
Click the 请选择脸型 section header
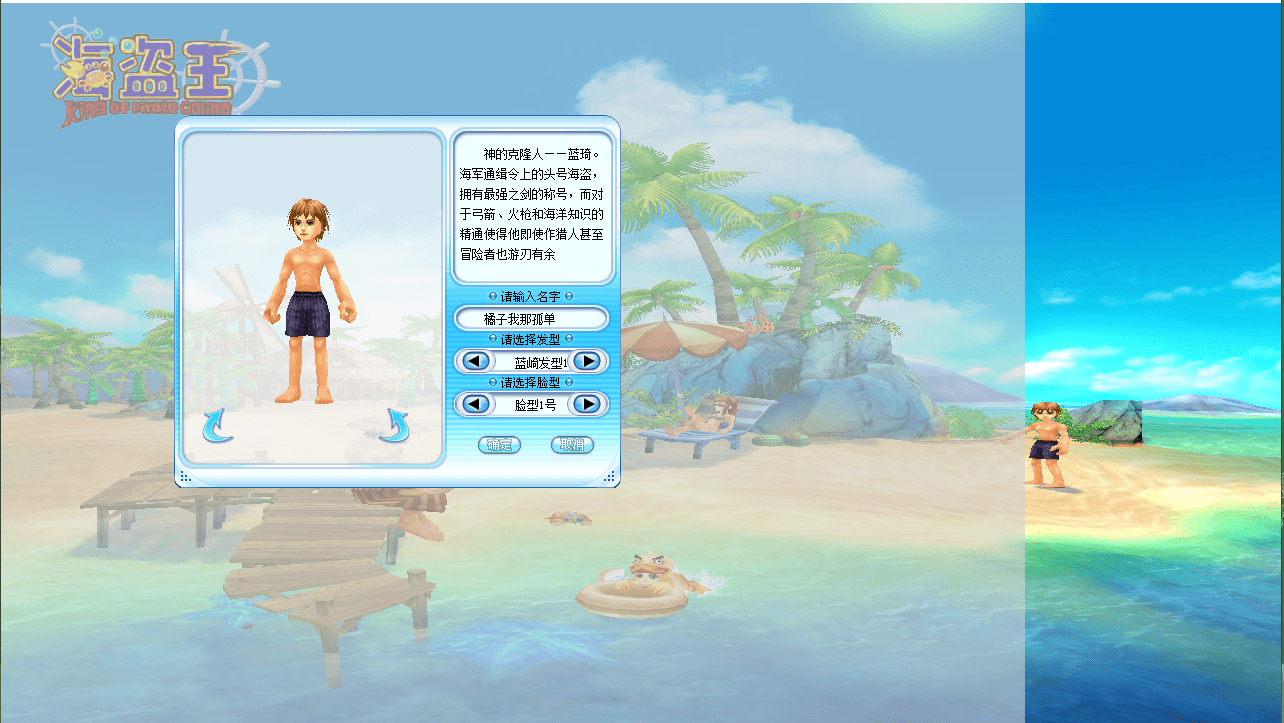tap(530, 382)
